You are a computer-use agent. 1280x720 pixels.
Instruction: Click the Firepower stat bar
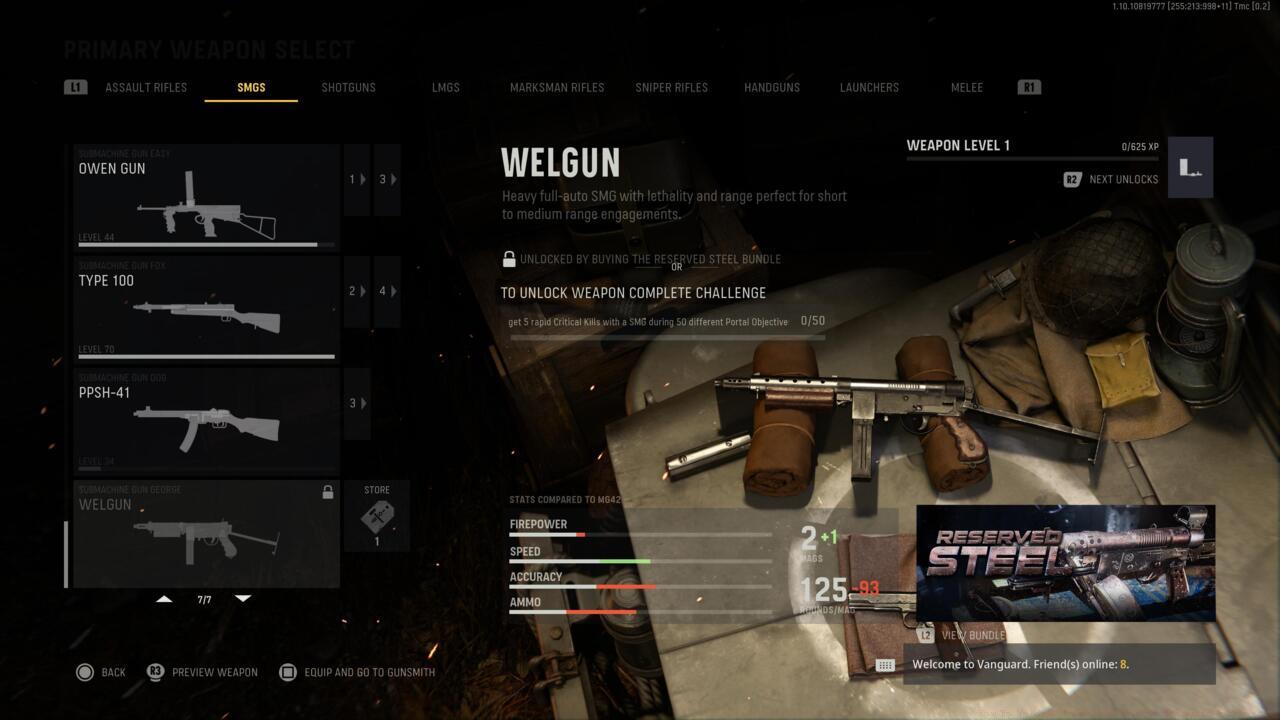(x=640, y=532)
